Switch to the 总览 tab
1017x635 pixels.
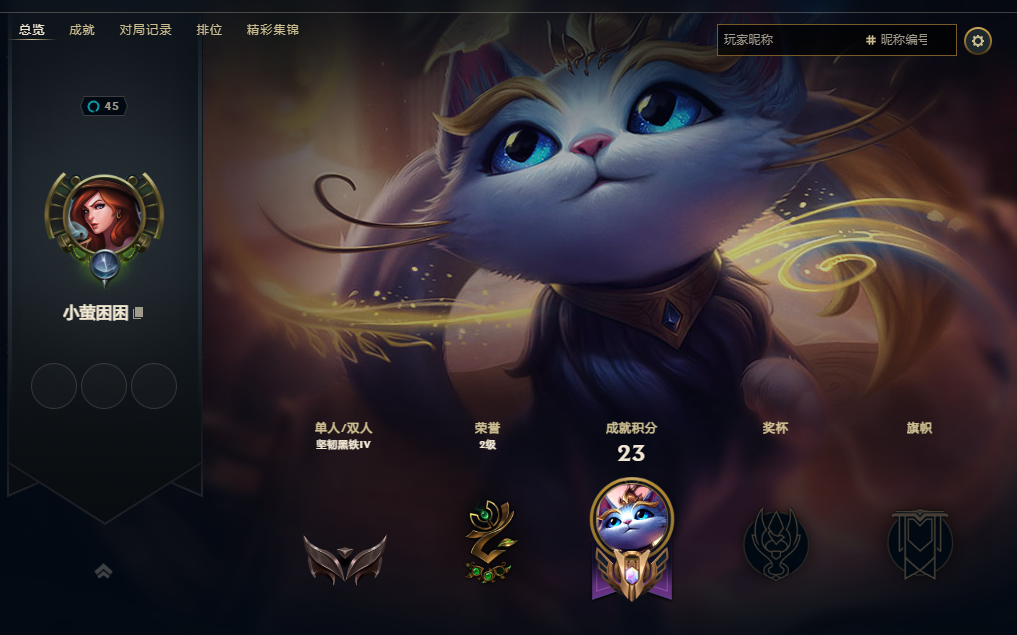[x=32, y=30]
